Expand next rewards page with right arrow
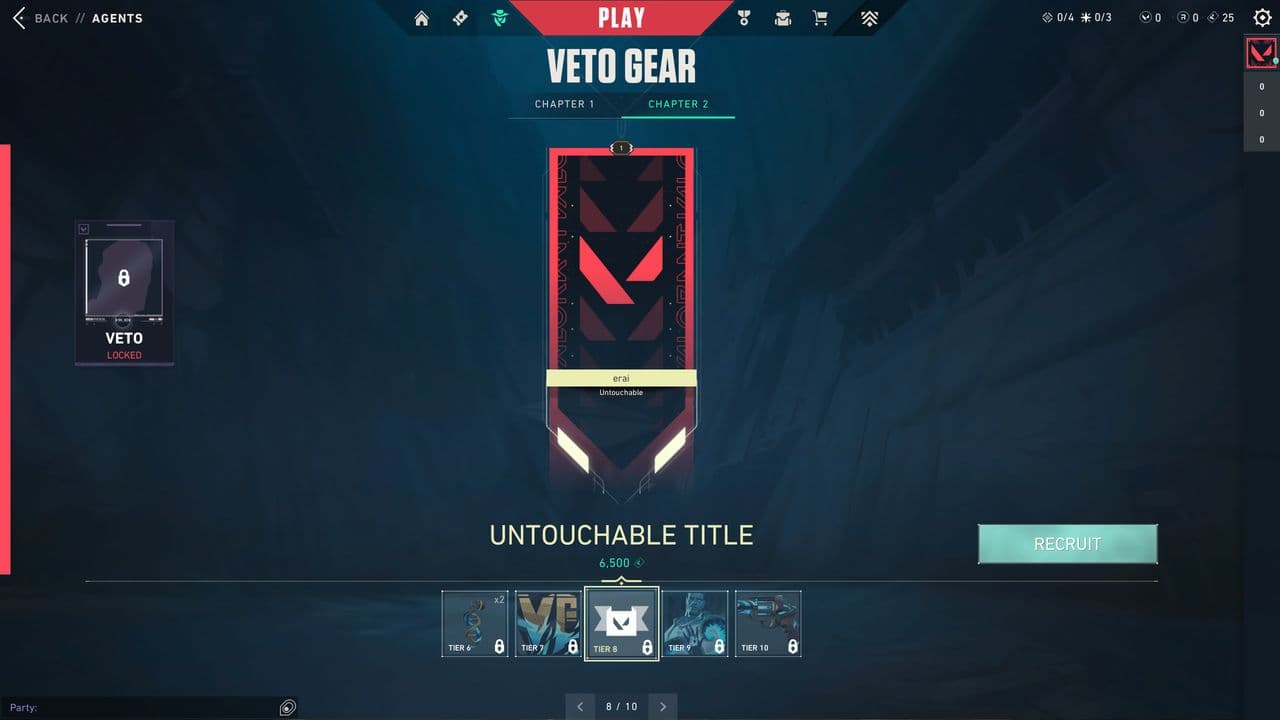The image size is (1280, 720). click(662, 706)
